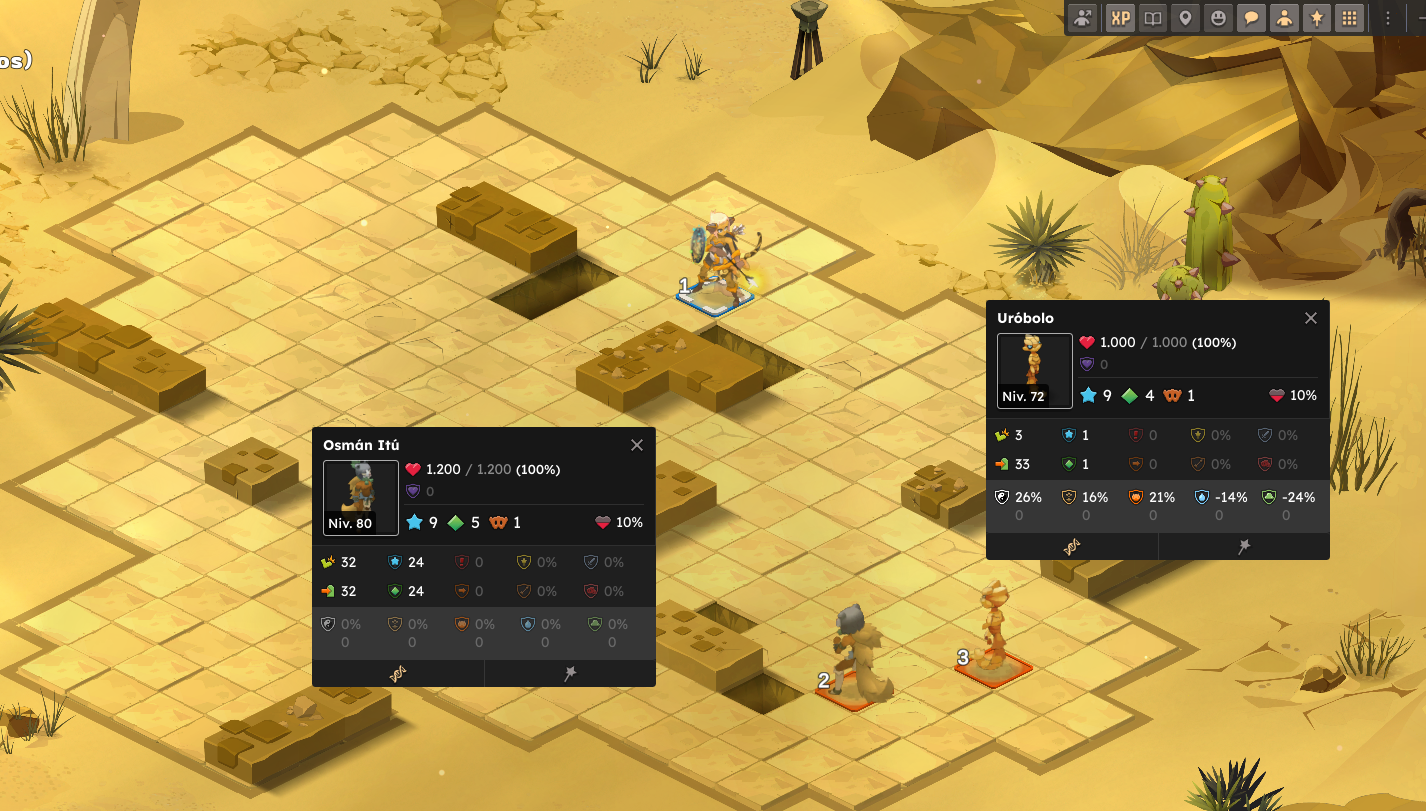Click the Osmán Itú level 80 portrait
Image resolution: width=1426 pixels, height=811 pixels.
[360, 497]
